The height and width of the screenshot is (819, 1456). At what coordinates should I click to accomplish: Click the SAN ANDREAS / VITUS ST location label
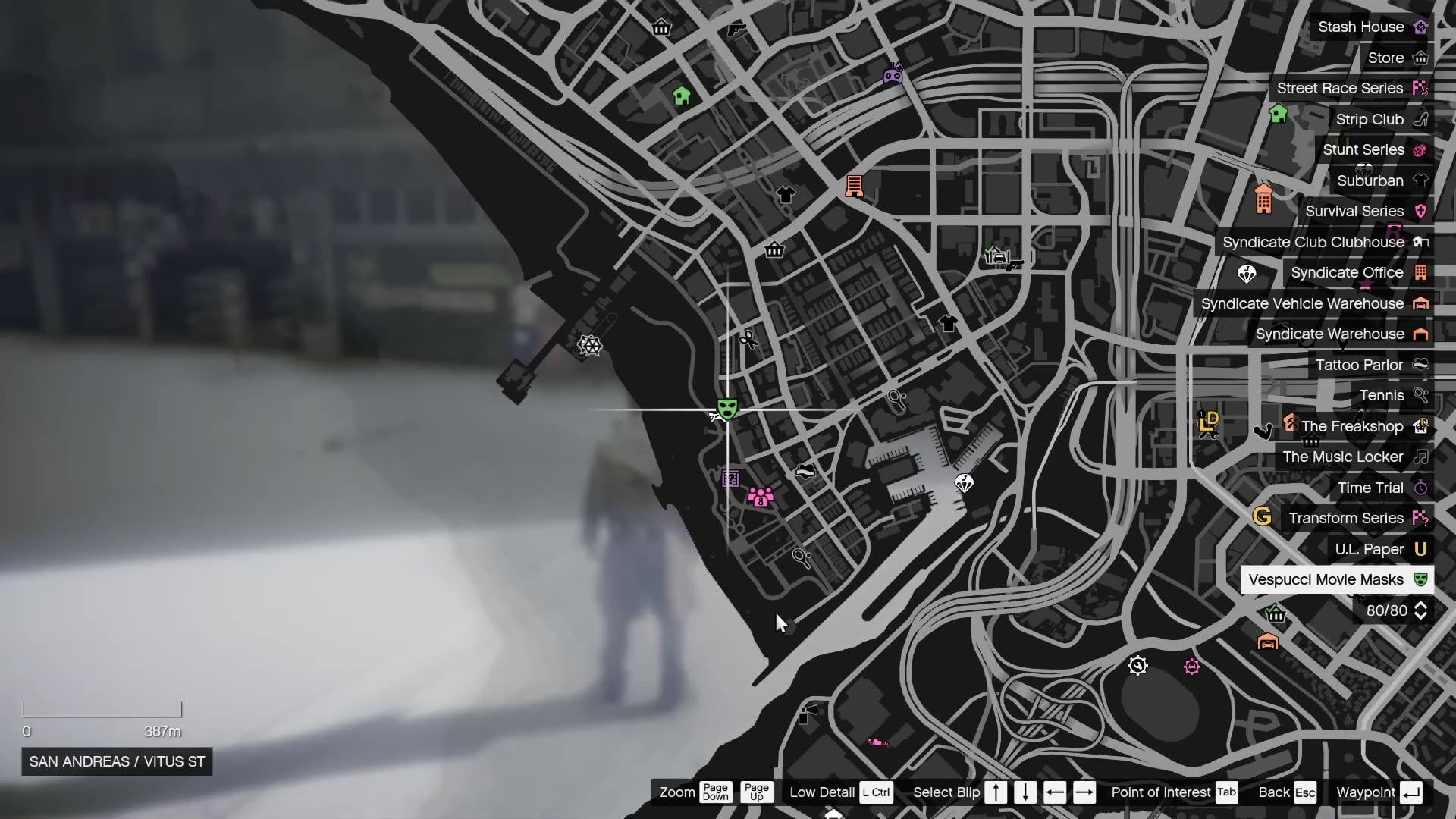pos(115,762)
